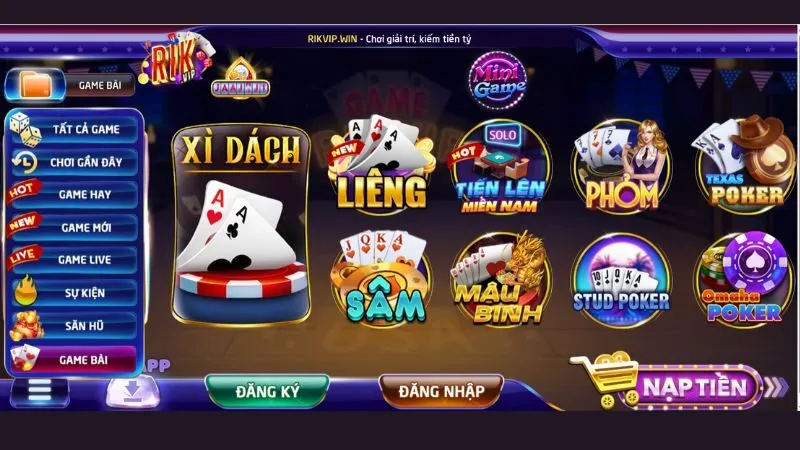The image size is (800, 450).
Task: Open Tiến Lên Miền Nam game
Action: (500, 168)
